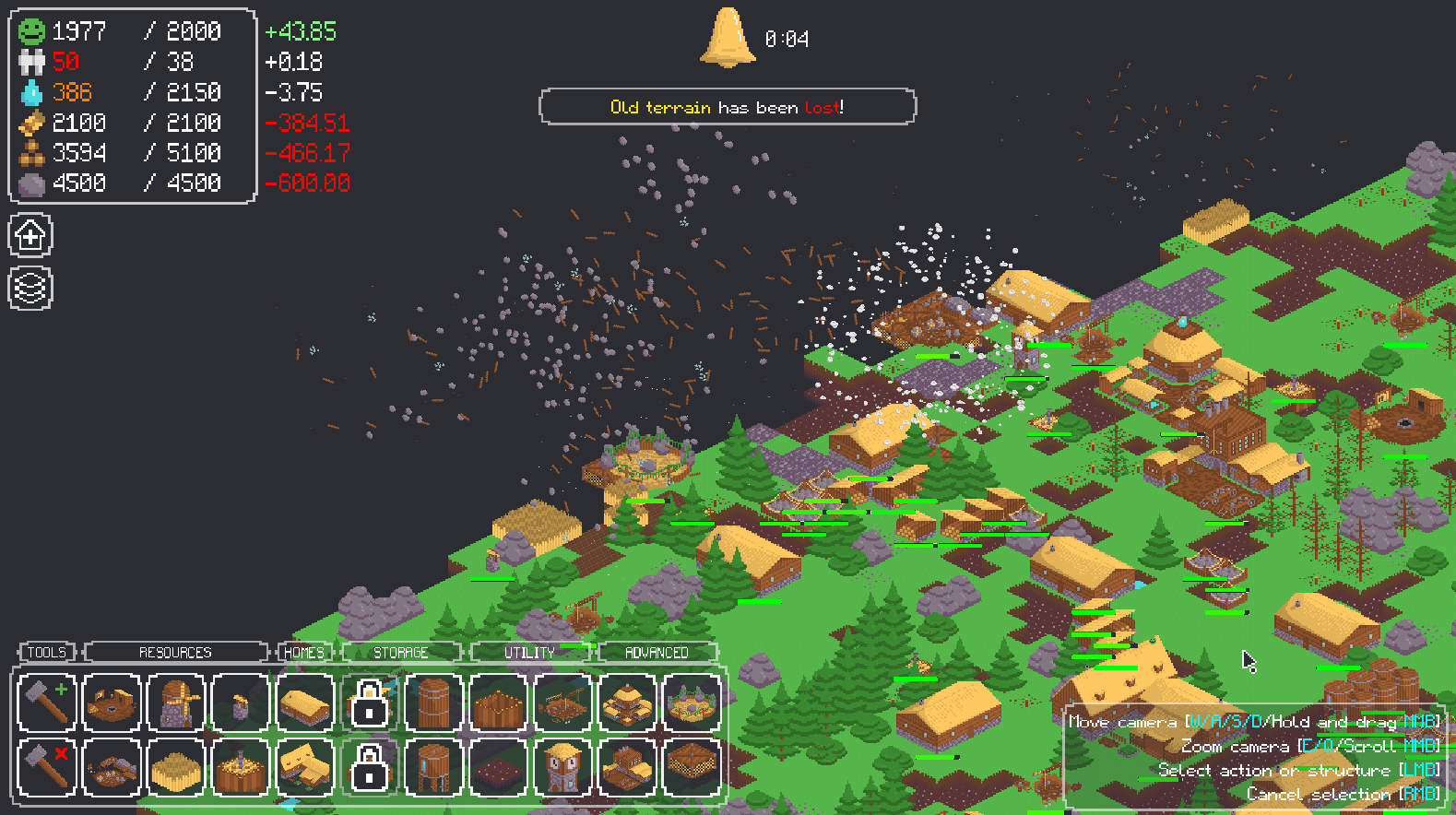Select the long thatched-roof house slot
Viewport: 1456px width, 815px height.
pos(304,703)
